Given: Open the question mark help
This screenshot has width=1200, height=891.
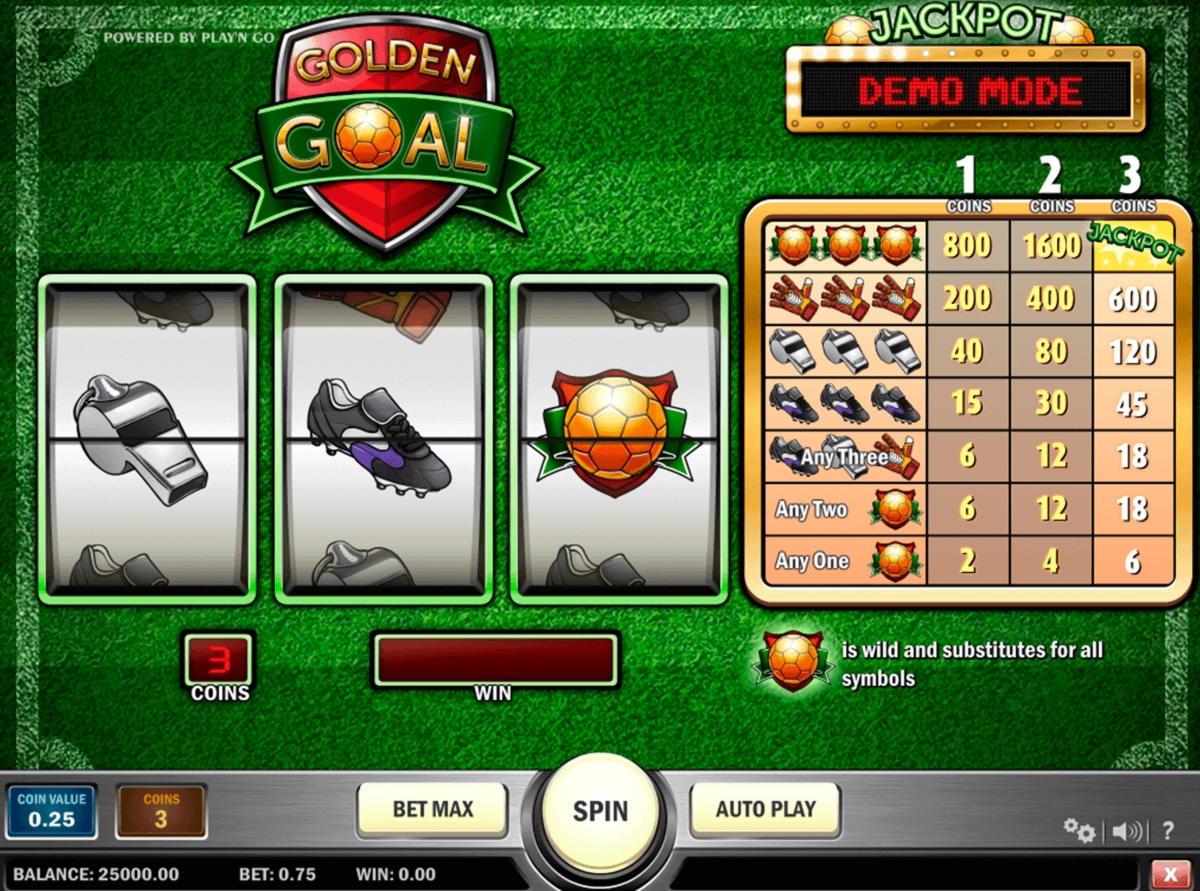Looking at the screenshot, I should [1167, 830].
